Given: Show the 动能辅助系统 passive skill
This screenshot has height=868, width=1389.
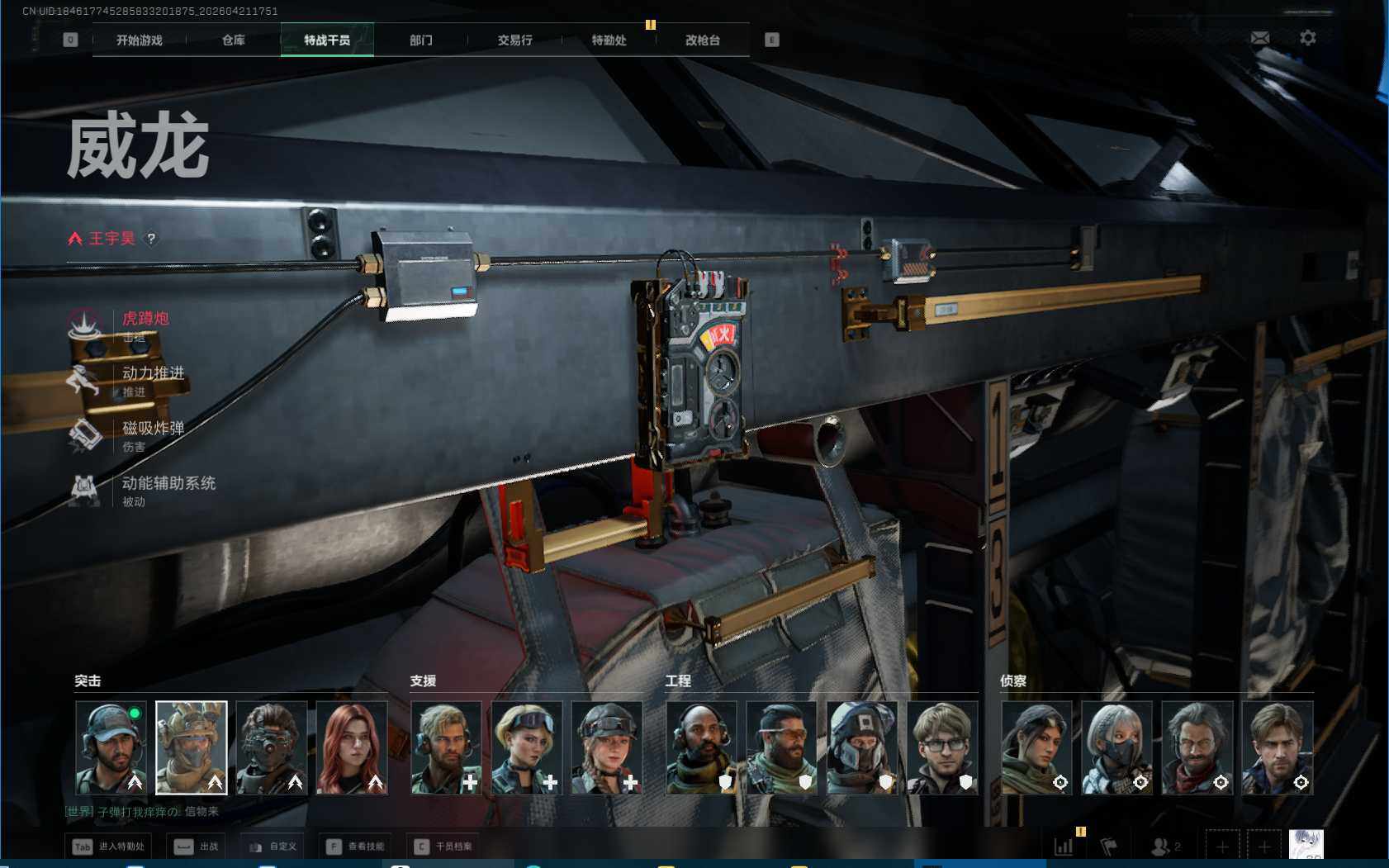Looking at the screenshot, I should pos(168,483).
